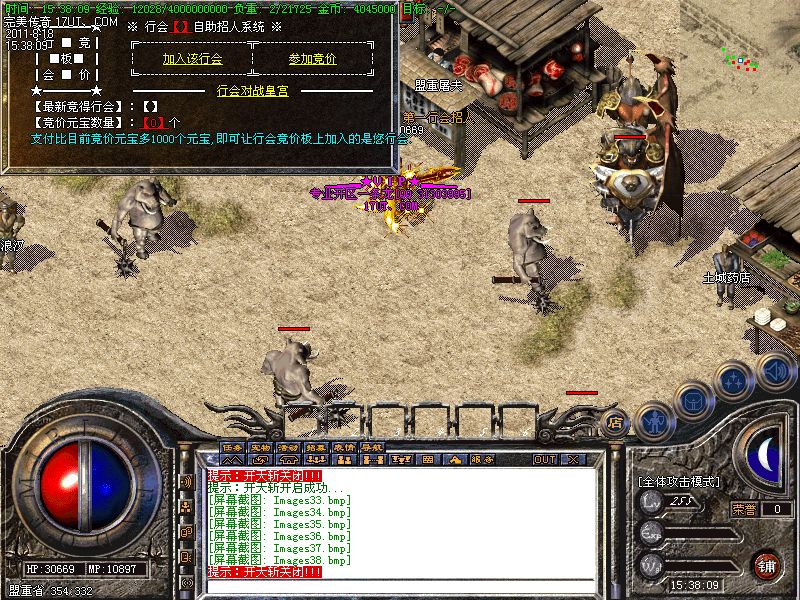
Task: Click the 加入该行会 link to join guild
Action: pyautogui.click(x=192, y=59)
